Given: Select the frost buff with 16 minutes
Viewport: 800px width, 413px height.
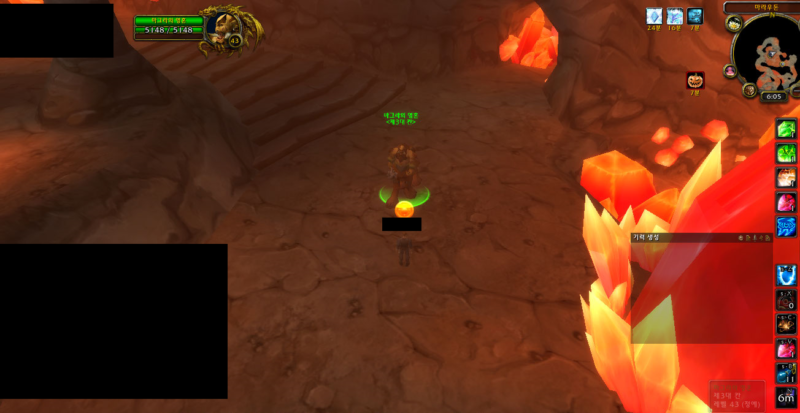Looking at the screenshot, I should point(675,16).
